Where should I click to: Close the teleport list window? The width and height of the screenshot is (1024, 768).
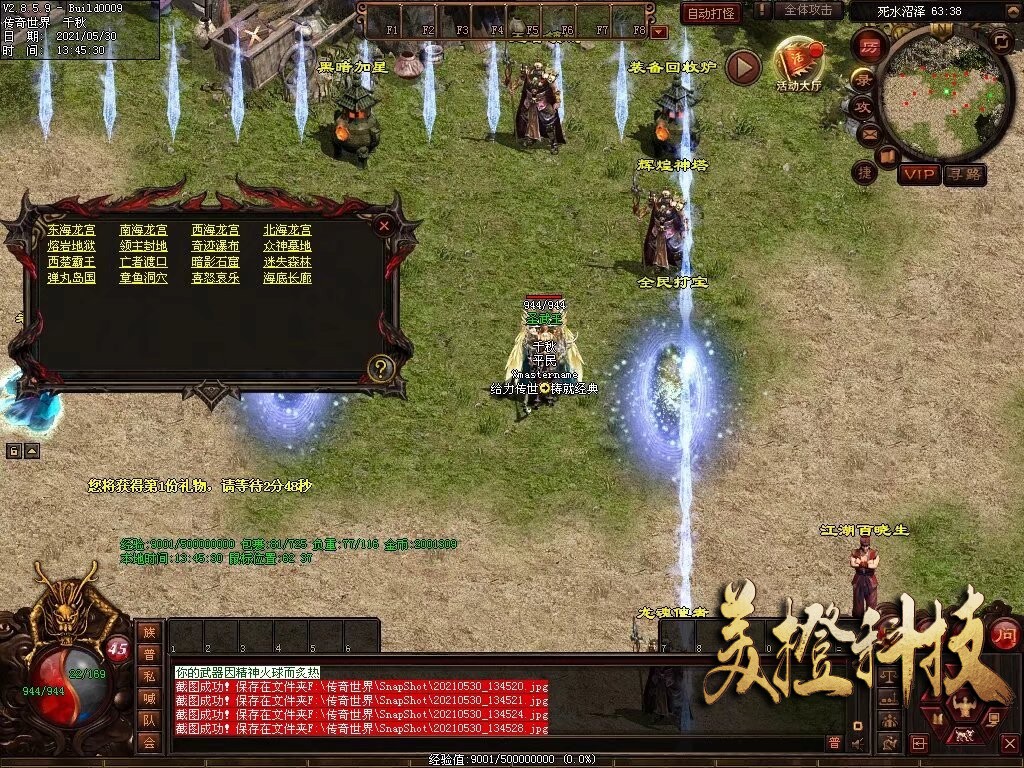click(x=383, y=226)
